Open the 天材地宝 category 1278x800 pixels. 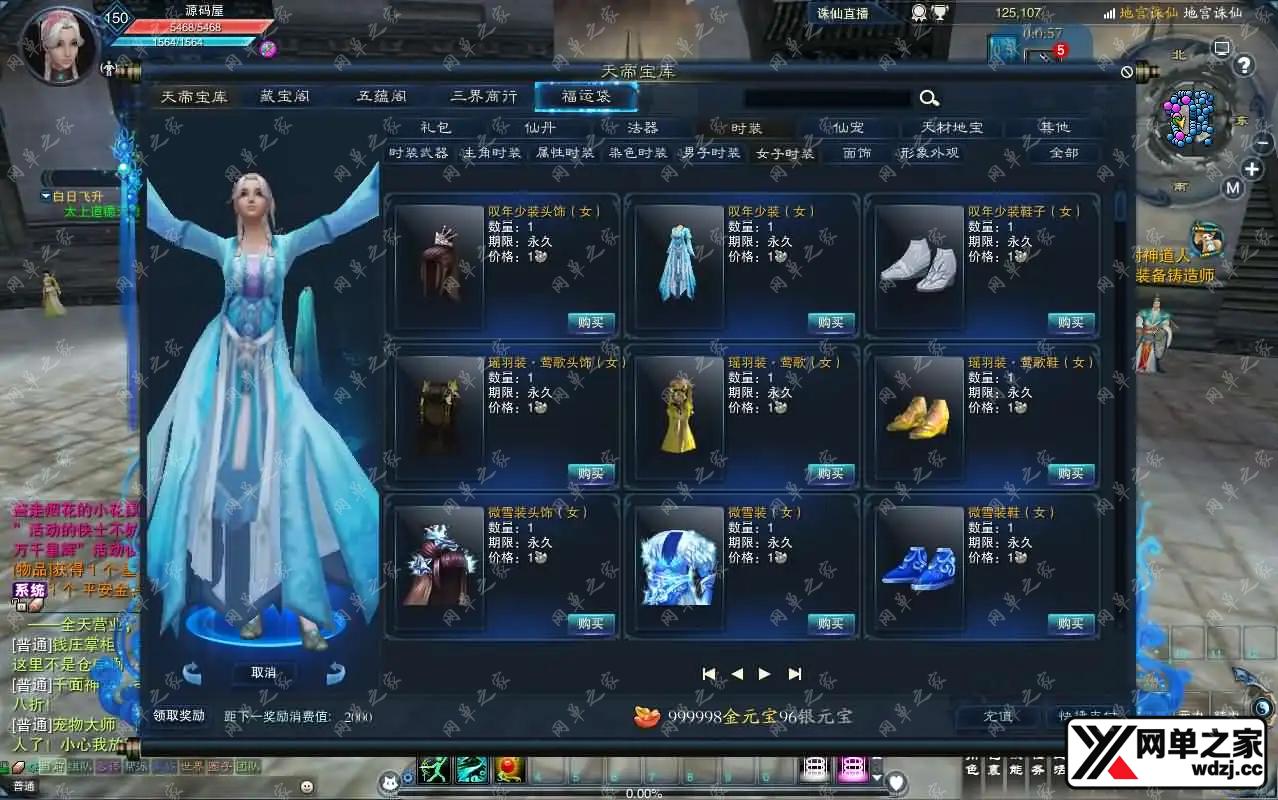[951, 128]
